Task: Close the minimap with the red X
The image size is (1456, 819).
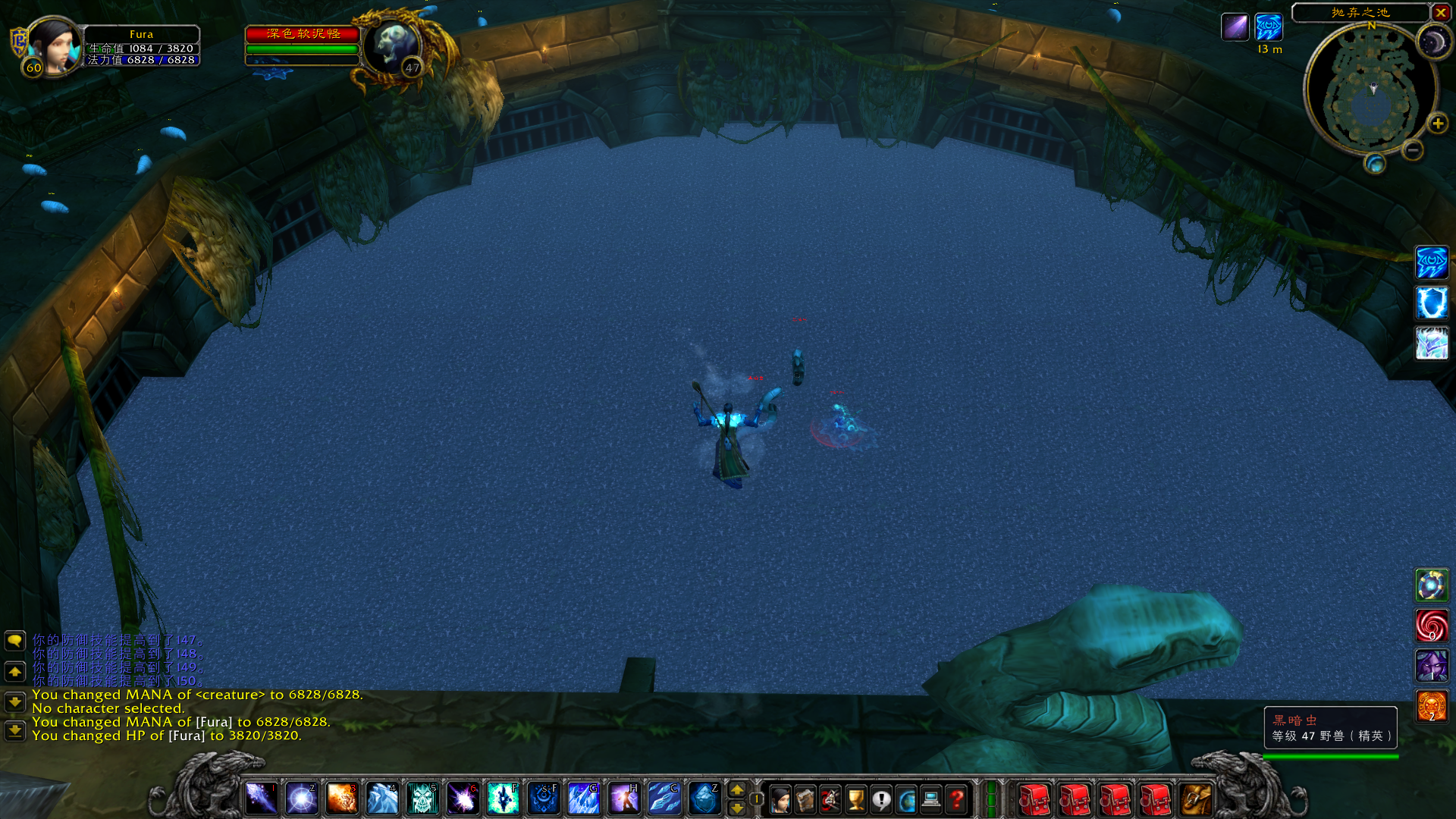Action: tap(1440, 13)
